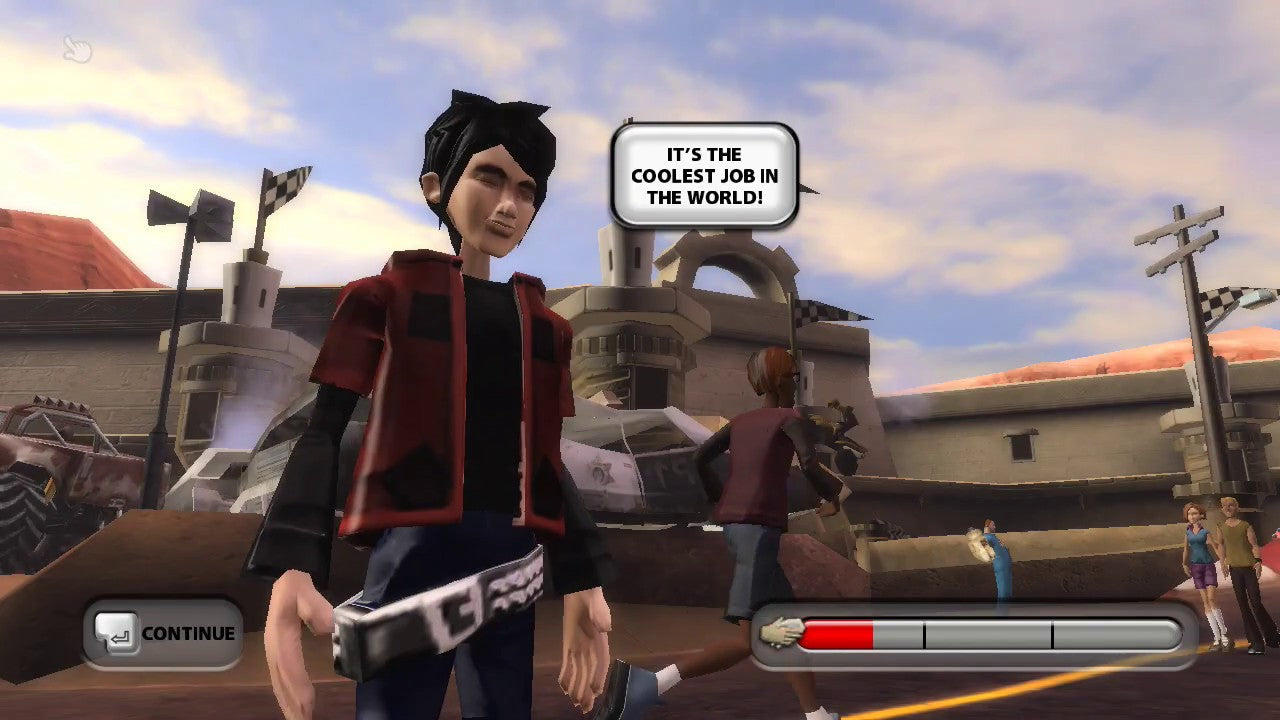Click the third segment divider on the meter

coord(1053,632)
